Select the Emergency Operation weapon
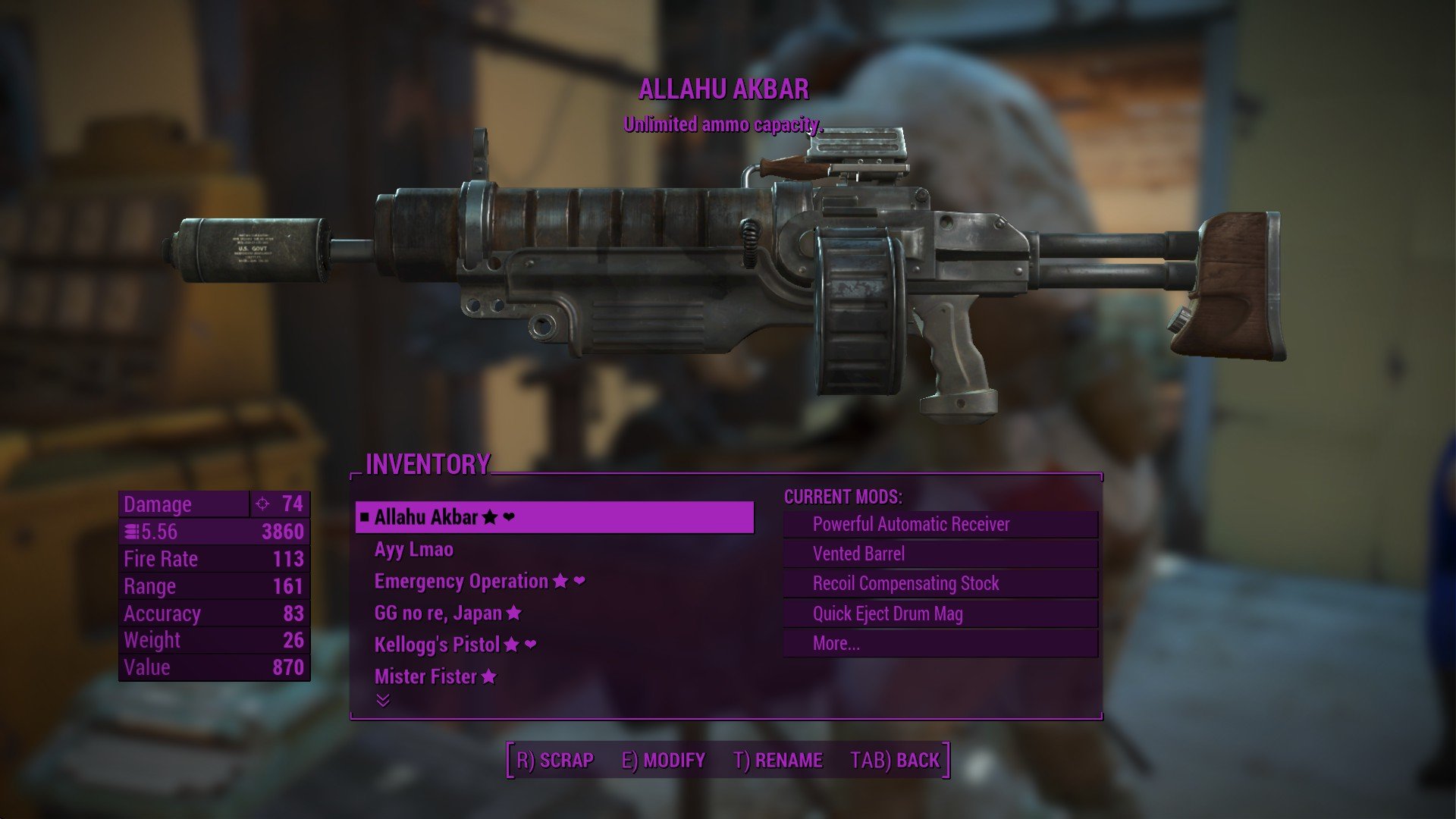Screen dimensions: 1456x819 461,582
